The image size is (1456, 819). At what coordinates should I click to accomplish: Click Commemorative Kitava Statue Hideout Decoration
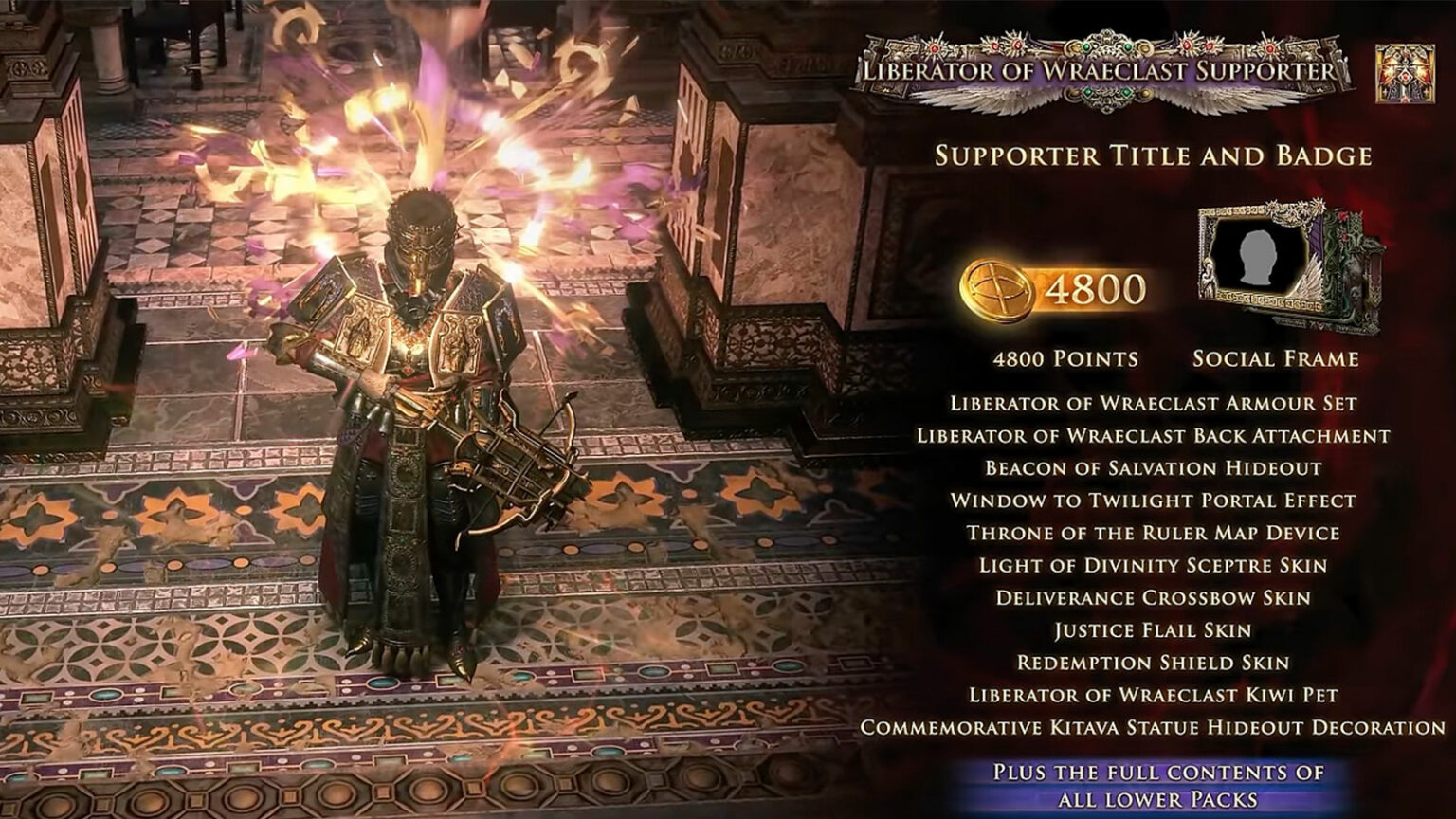click(x=1153, y=728)
